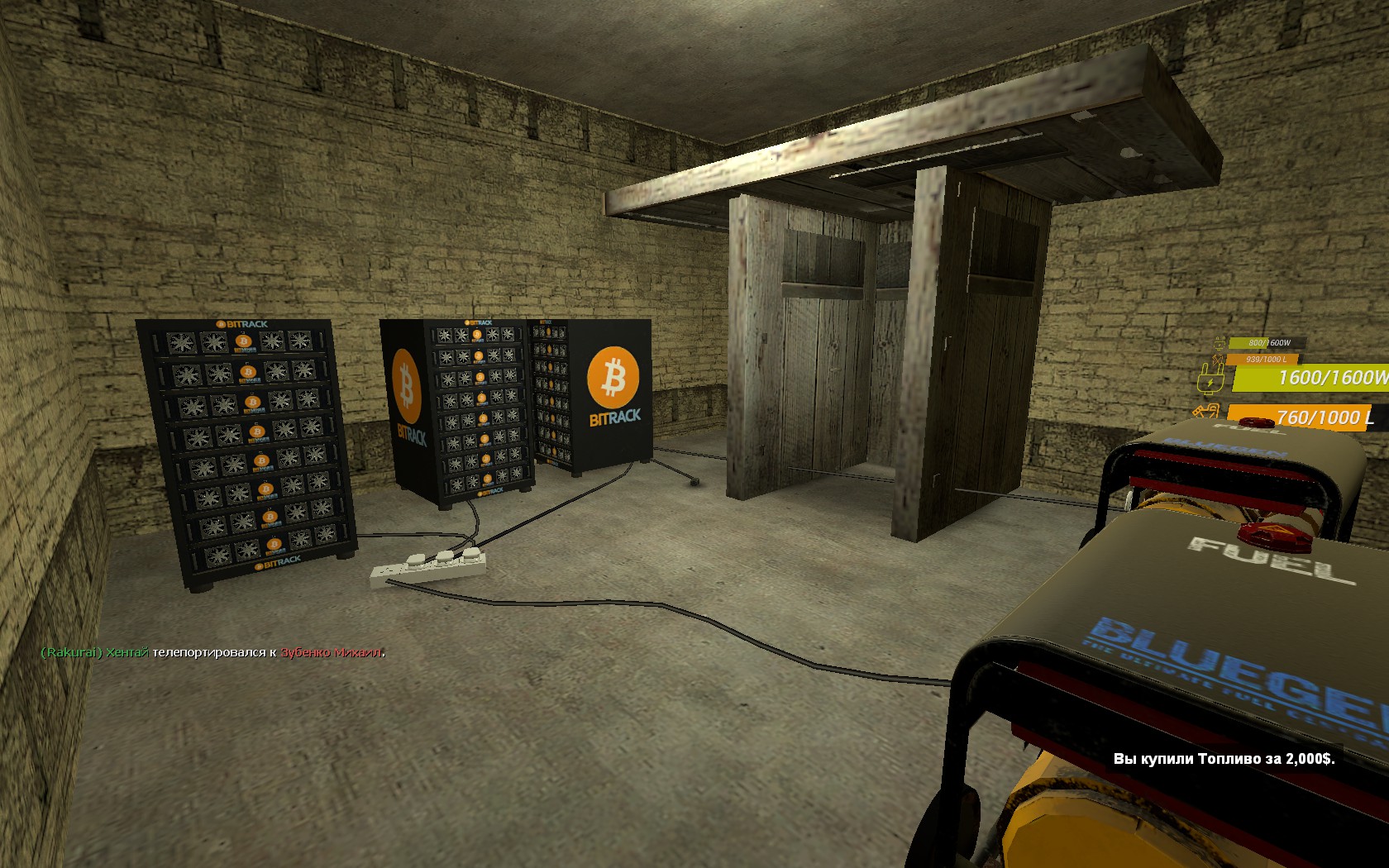Click the orange Bitcoin logo on the right rack

pyautogui.click(x=613, y=377)
